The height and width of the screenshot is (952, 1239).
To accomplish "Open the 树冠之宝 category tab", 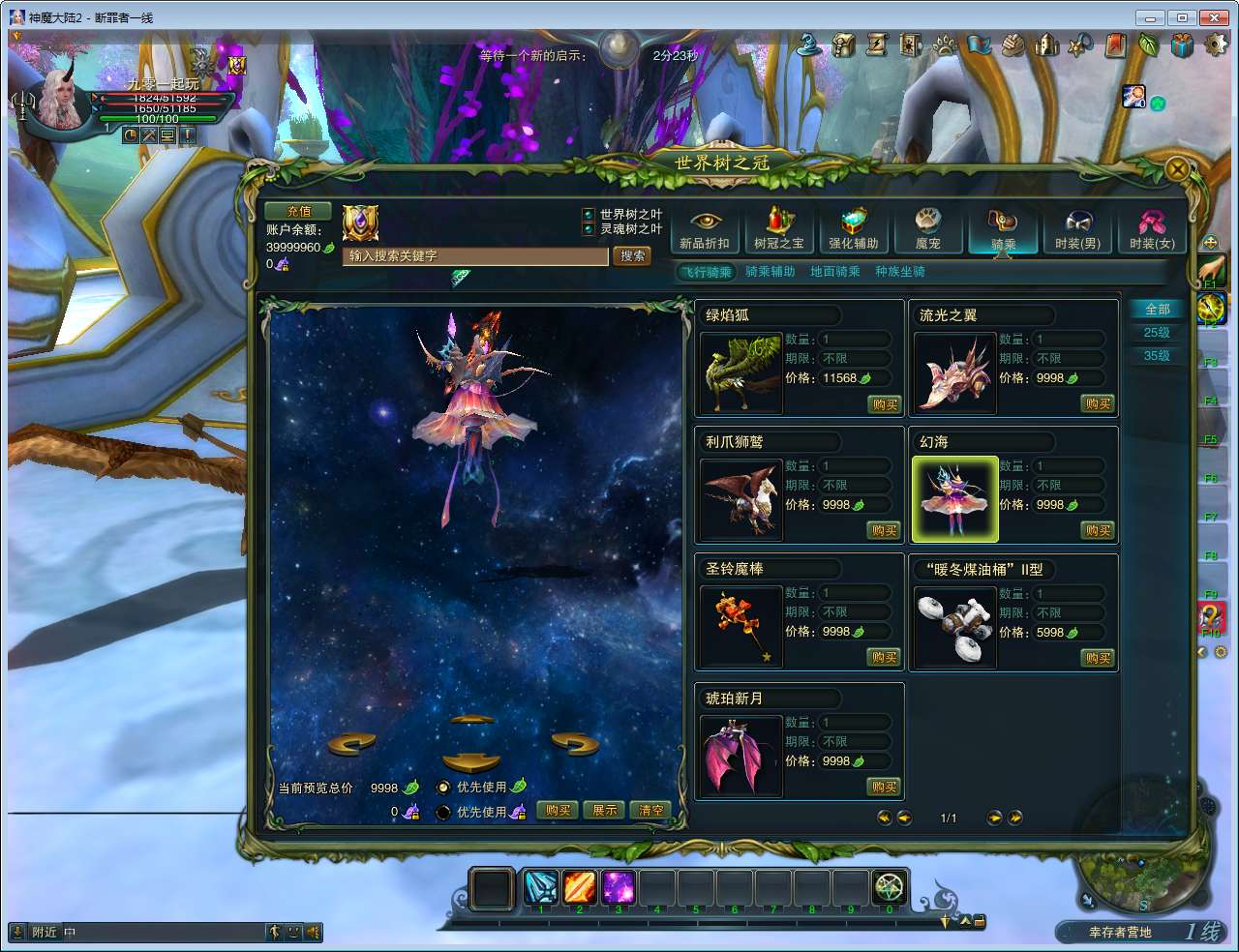I will click(x=779, y=230).
